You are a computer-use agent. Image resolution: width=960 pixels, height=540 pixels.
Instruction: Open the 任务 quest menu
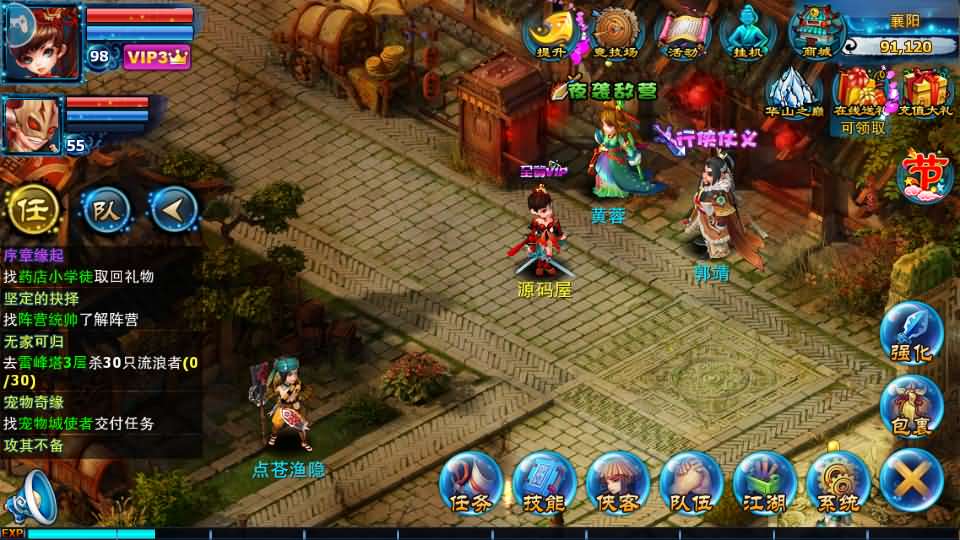(470, 481)
